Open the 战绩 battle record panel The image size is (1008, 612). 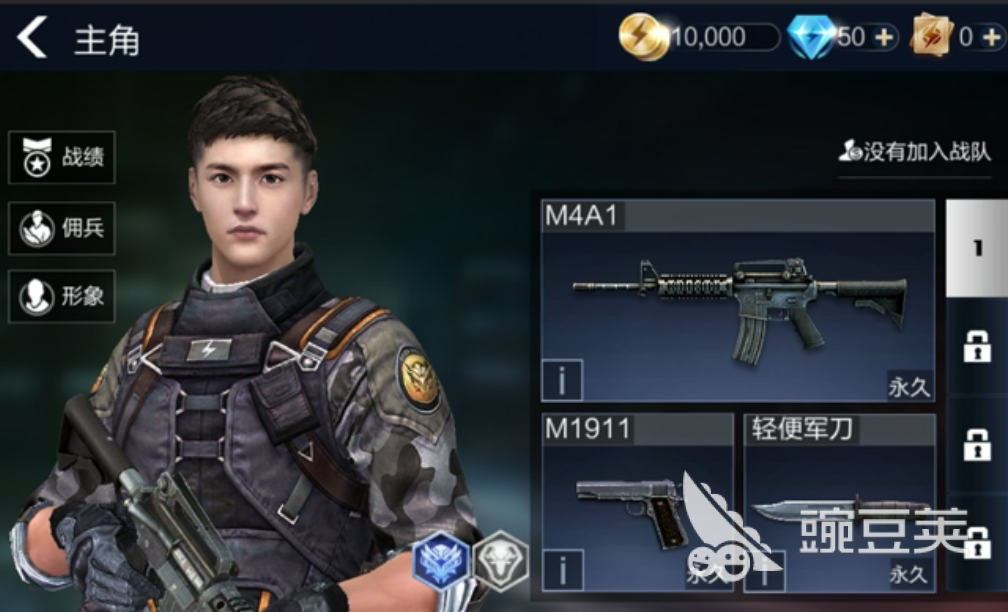62,158
